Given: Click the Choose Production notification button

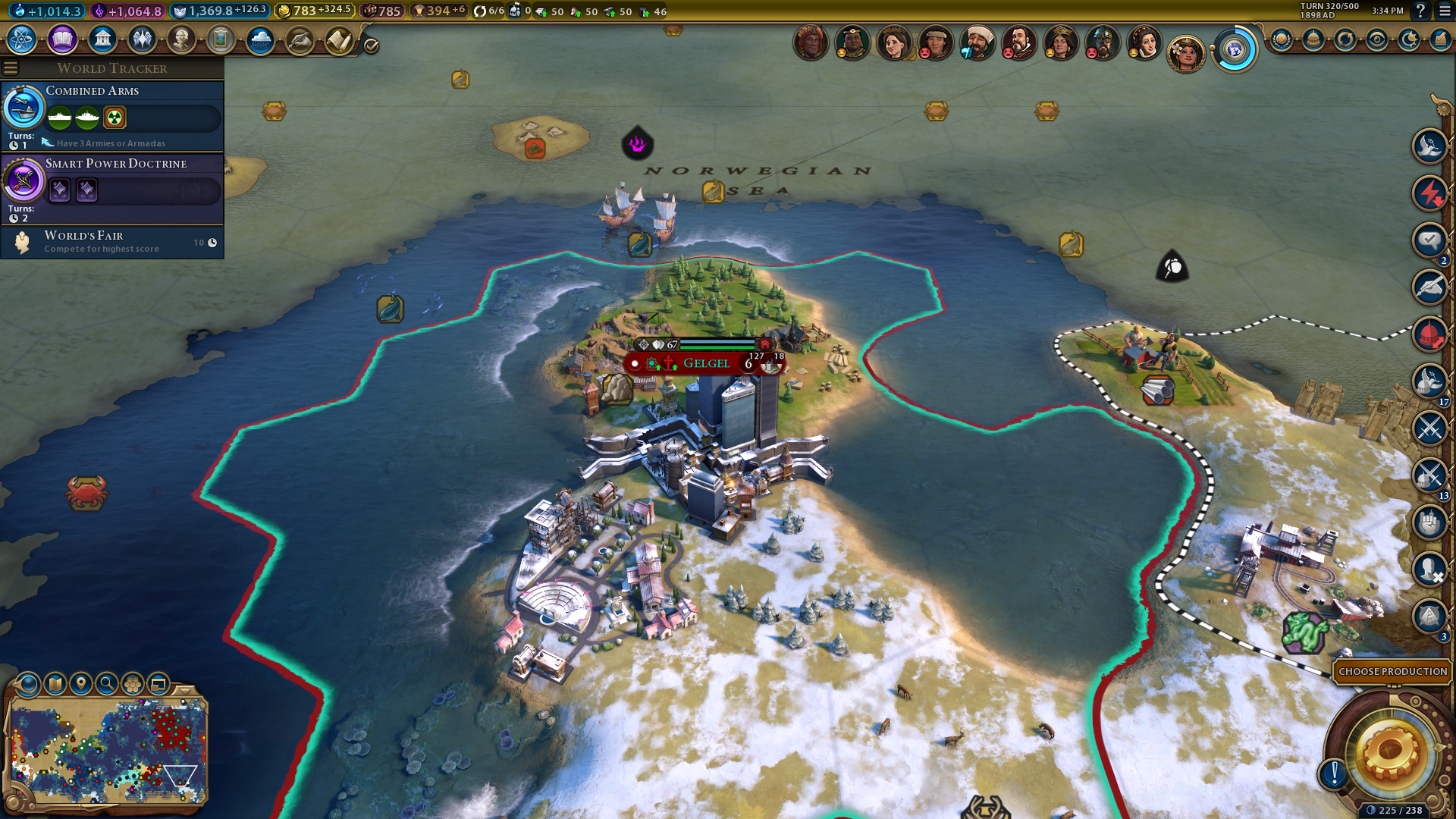Looking at the screenshot, I should [1392, 671].
